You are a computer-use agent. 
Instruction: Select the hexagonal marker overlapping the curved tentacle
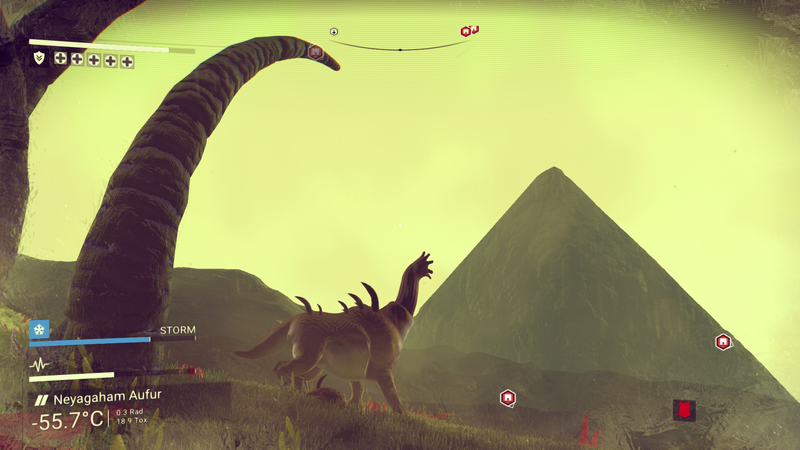(315, 50)
